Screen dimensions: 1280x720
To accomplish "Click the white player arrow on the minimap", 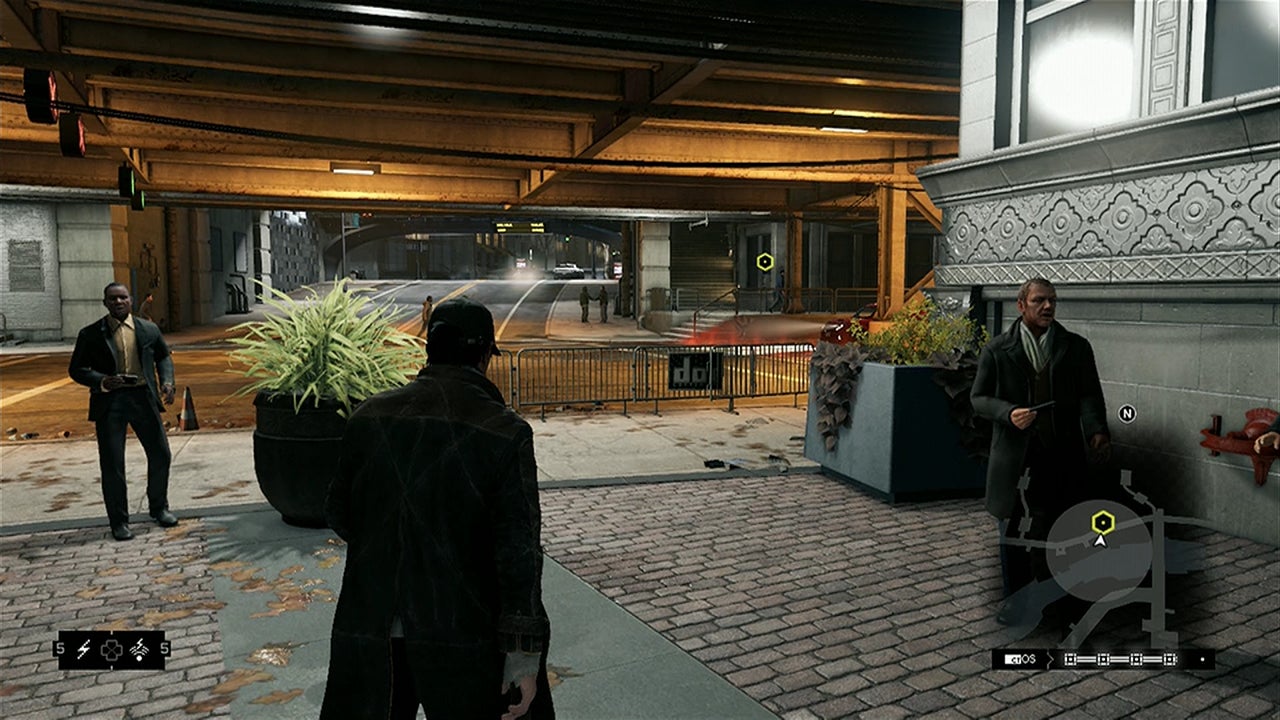I will pos(1100,540).
